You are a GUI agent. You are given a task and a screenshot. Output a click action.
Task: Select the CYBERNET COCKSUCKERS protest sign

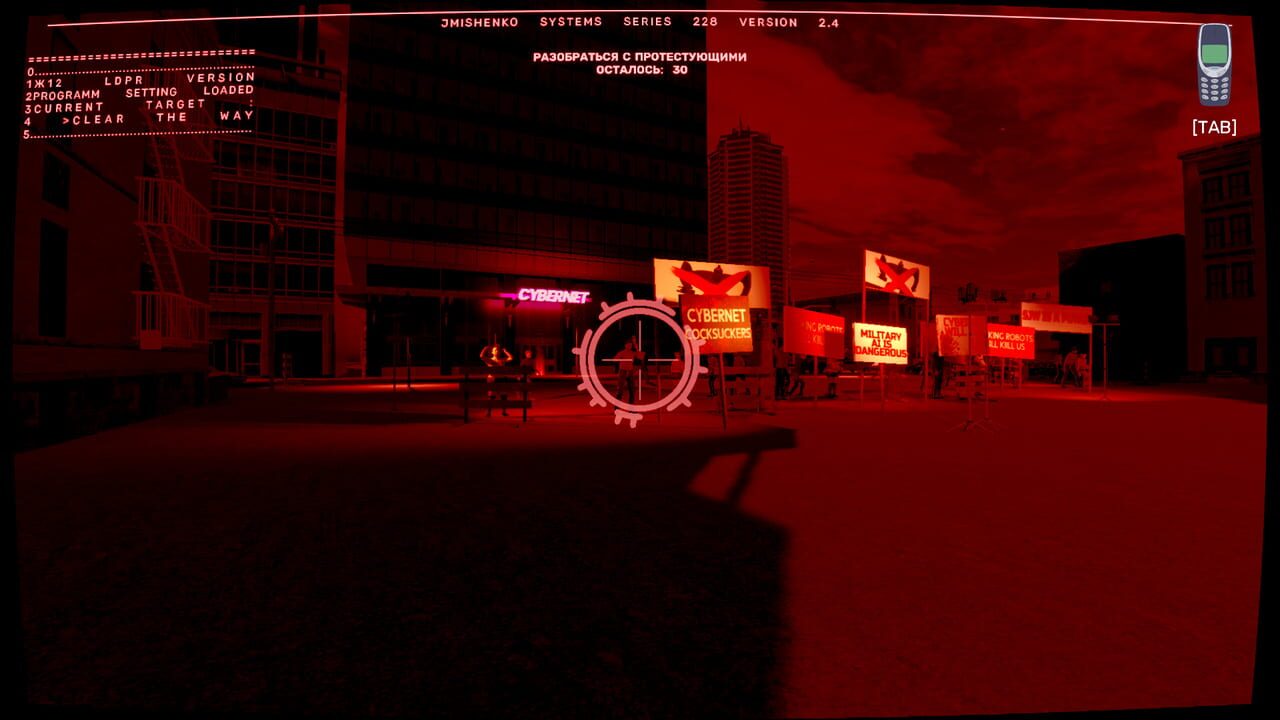[718, 322]
